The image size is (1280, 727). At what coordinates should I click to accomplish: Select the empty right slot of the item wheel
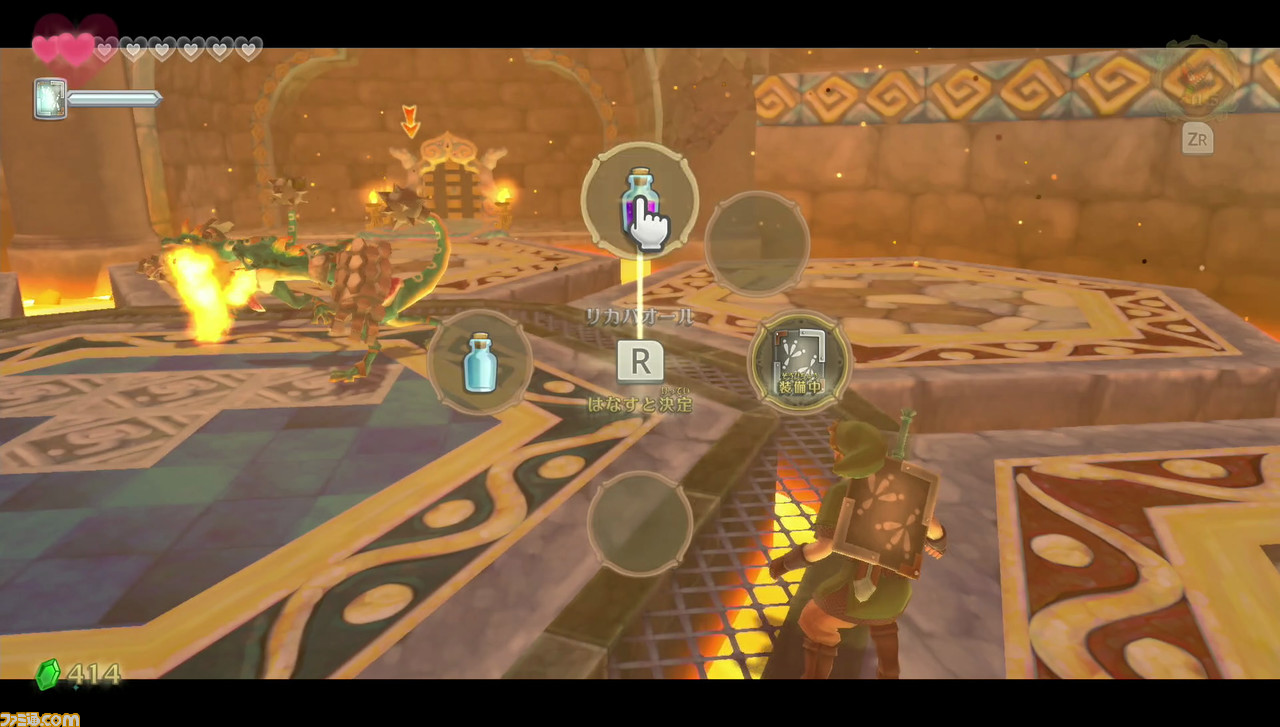(757, 243)
